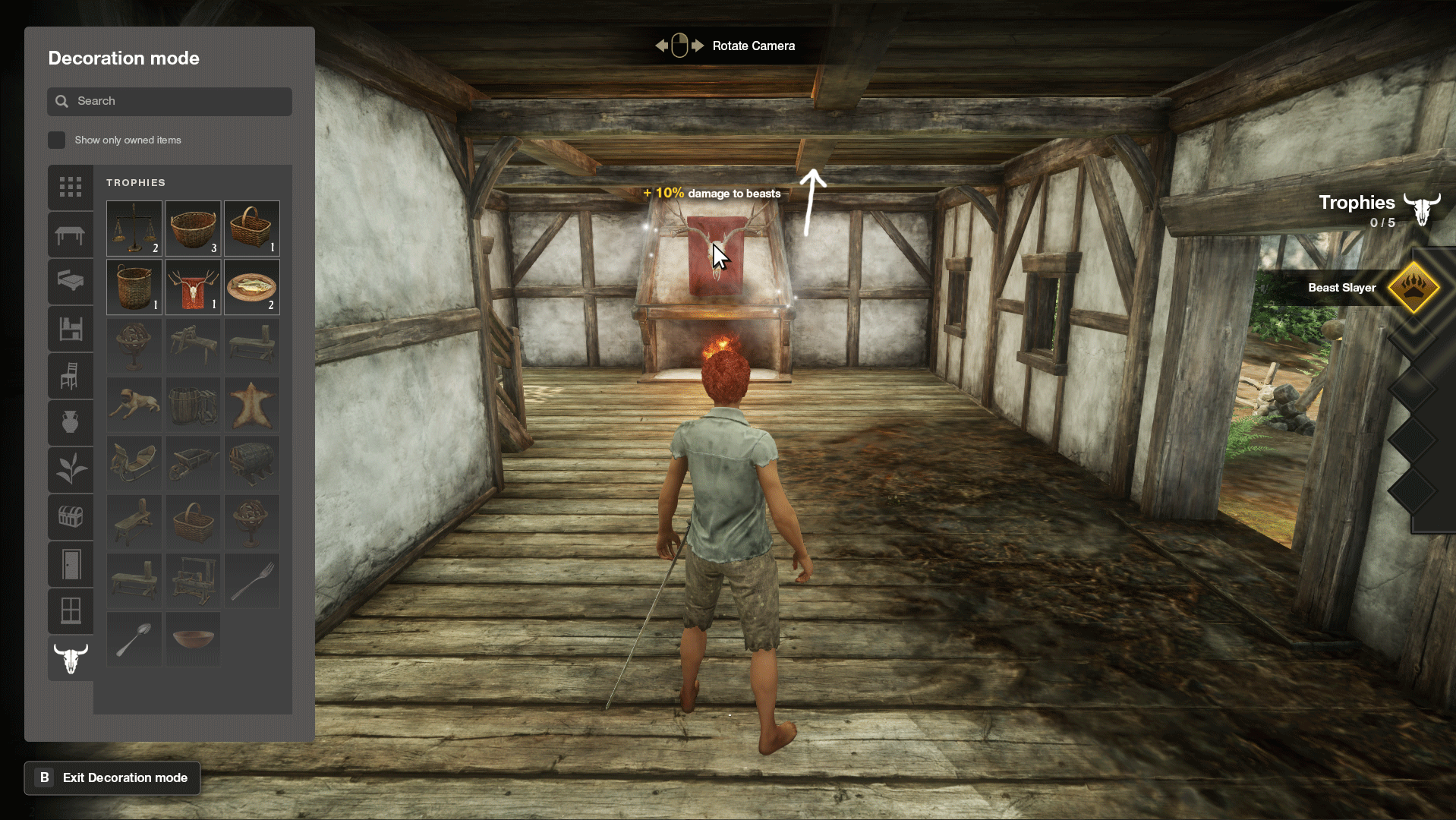The height and width of the screenshot is (820, 1456).
Task: Select the door category tab
Action: coord(71,564)
